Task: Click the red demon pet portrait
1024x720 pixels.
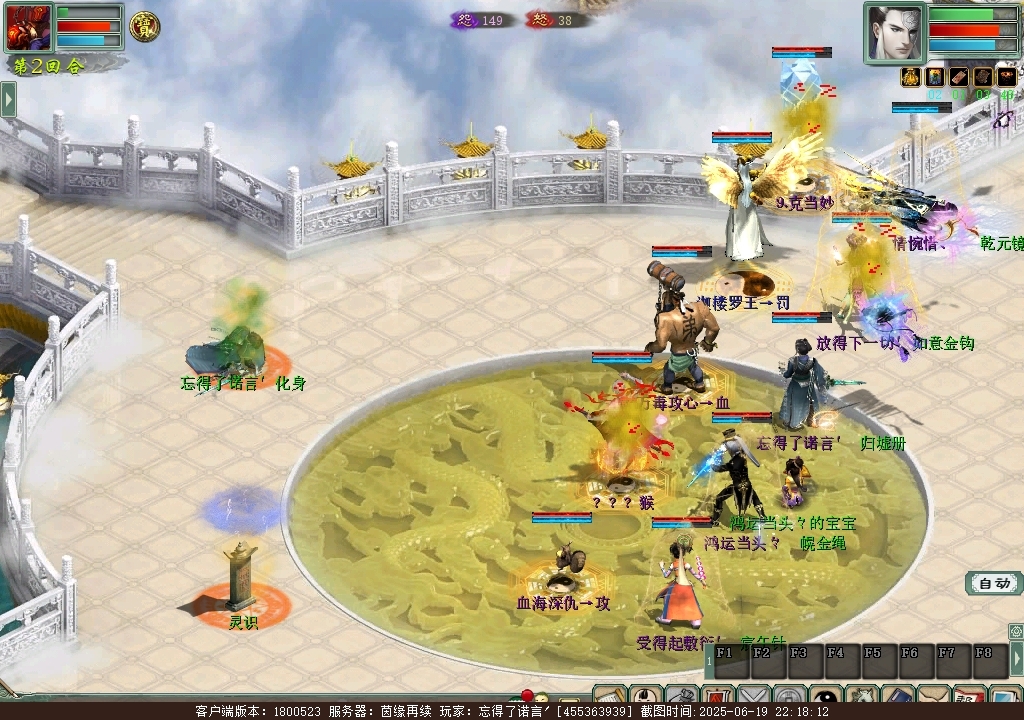Action: point(28,27)
